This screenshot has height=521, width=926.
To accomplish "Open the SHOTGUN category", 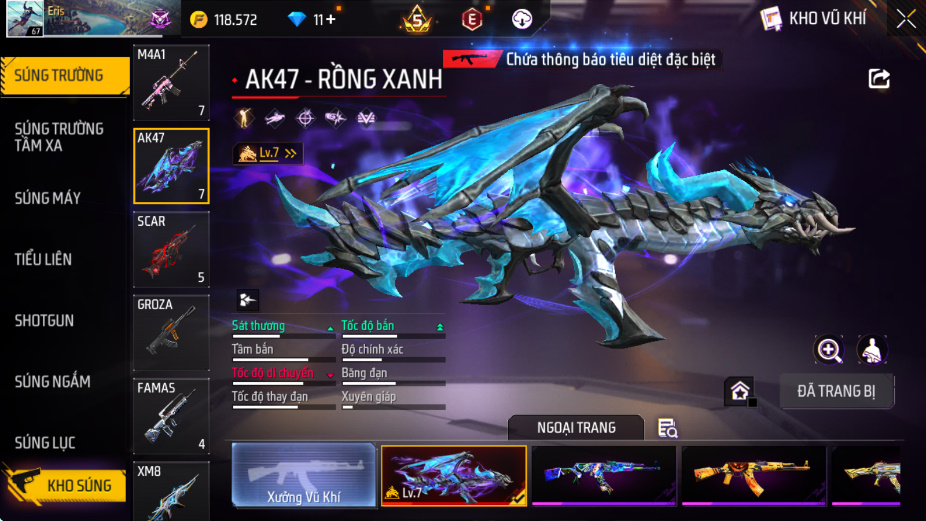I will point(45,320).
